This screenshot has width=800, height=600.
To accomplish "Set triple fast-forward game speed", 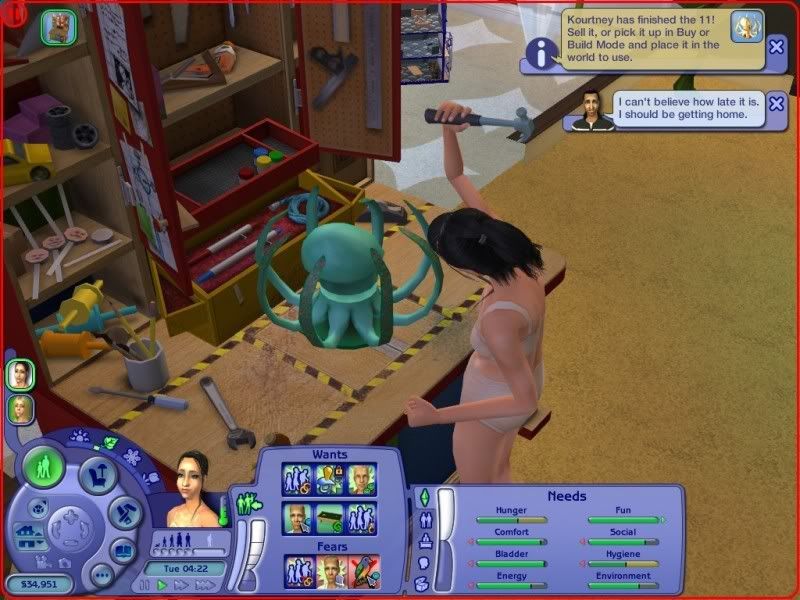I will coord(206,585).
